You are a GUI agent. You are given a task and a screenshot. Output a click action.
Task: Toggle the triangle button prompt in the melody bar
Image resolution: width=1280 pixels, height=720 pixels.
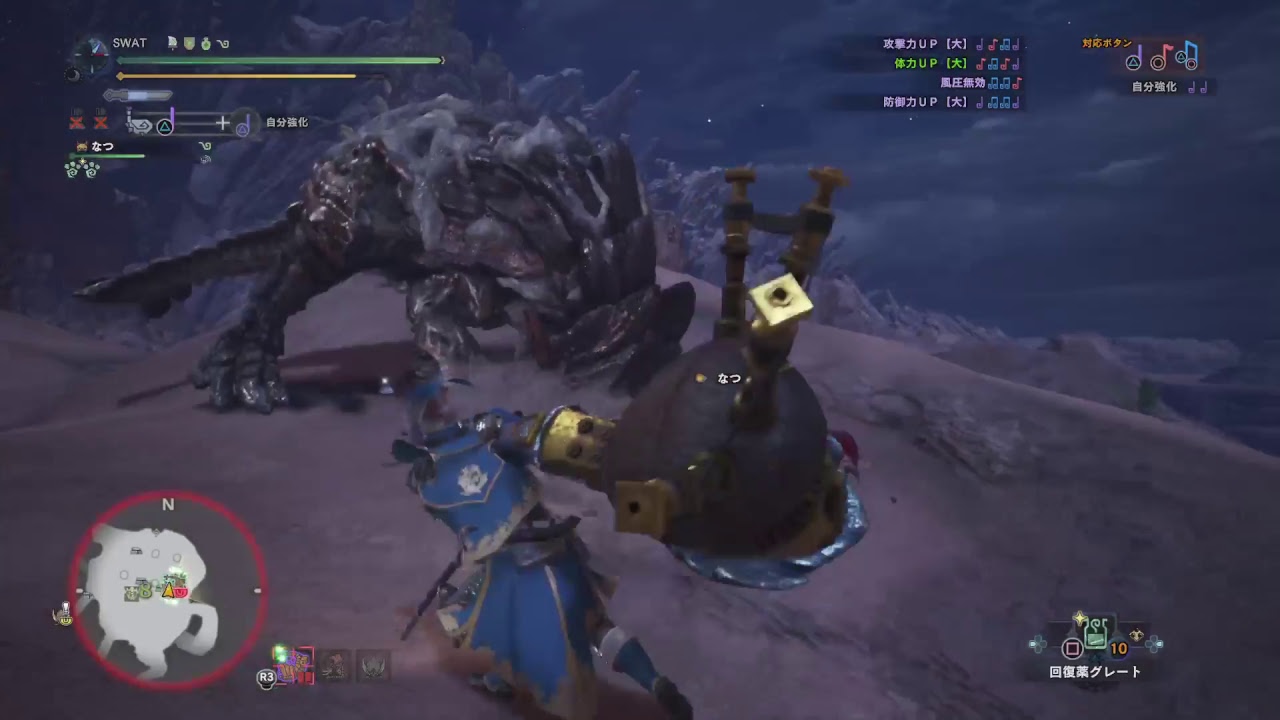(166, 125)
